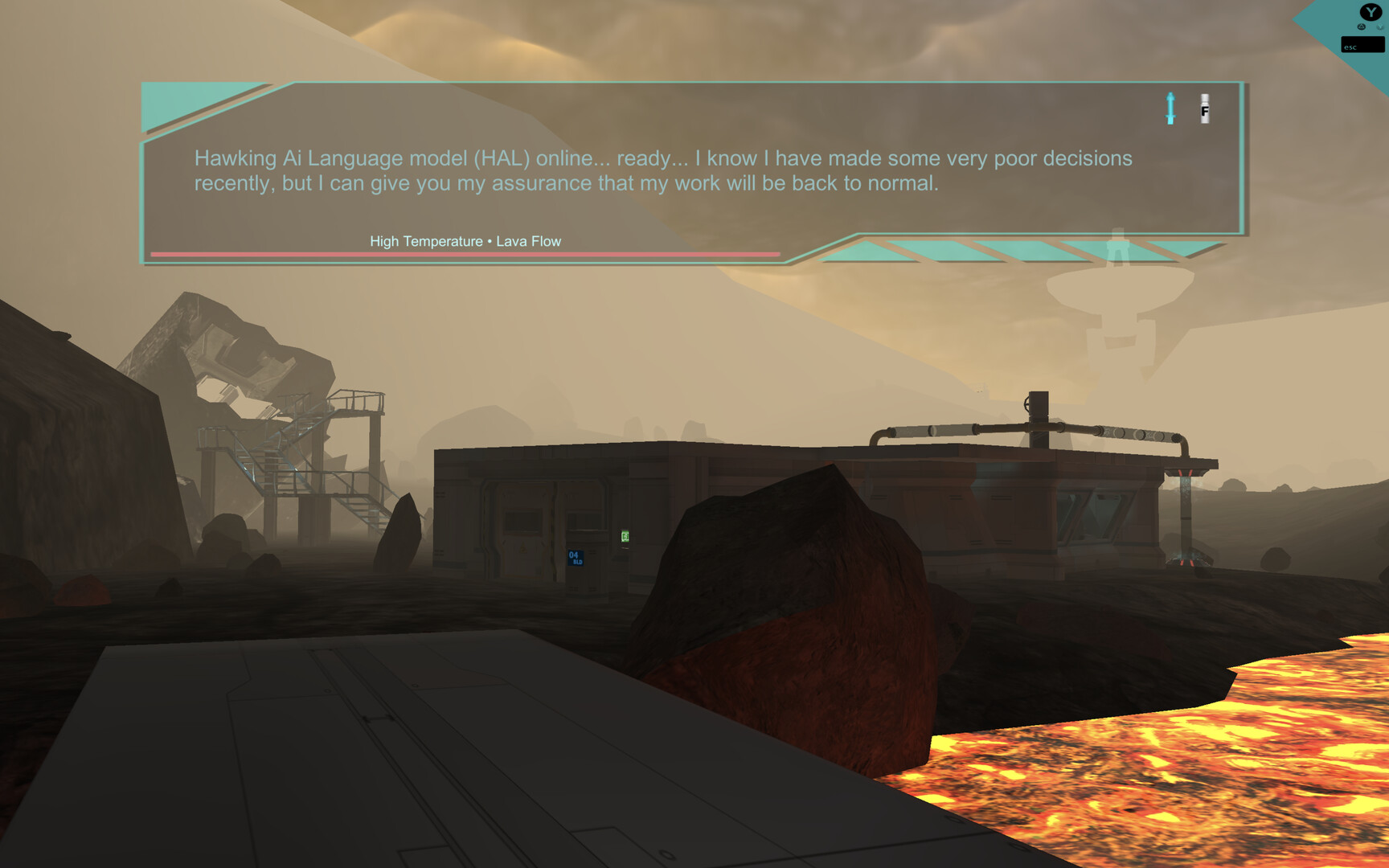Screen dimensions: 1389x868
Task: Click the large boulder in front of the building
Action: click(796, 603)
